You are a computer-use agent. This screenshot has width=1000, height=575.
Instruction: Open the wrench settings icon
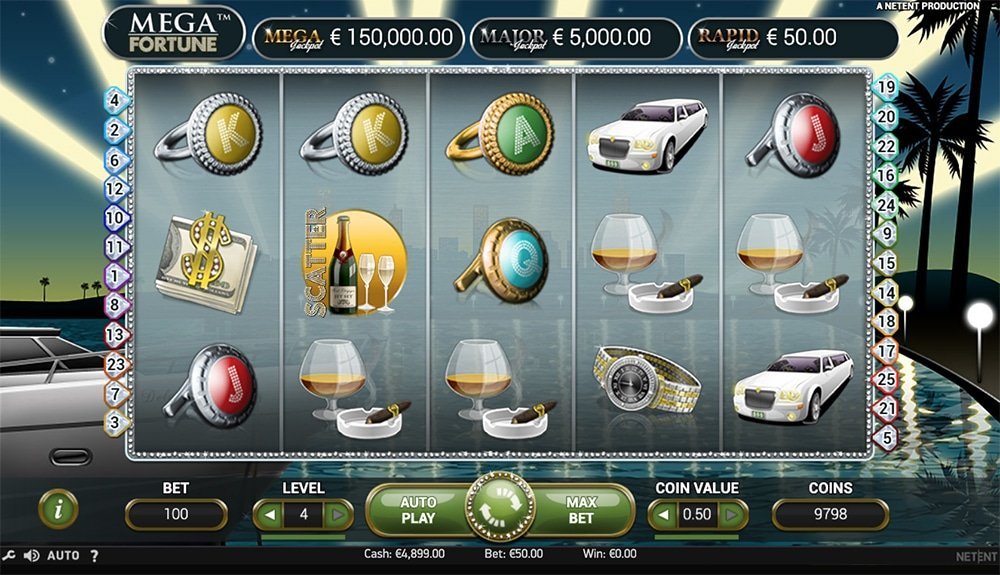click(x=9, y=555)
